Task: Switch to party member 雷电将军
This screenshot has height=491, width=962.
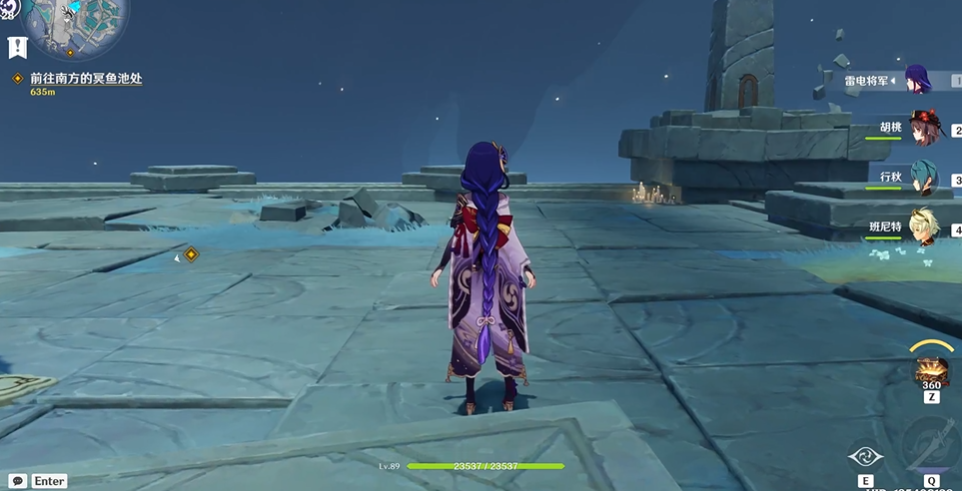Action: (x=917, y=79)
